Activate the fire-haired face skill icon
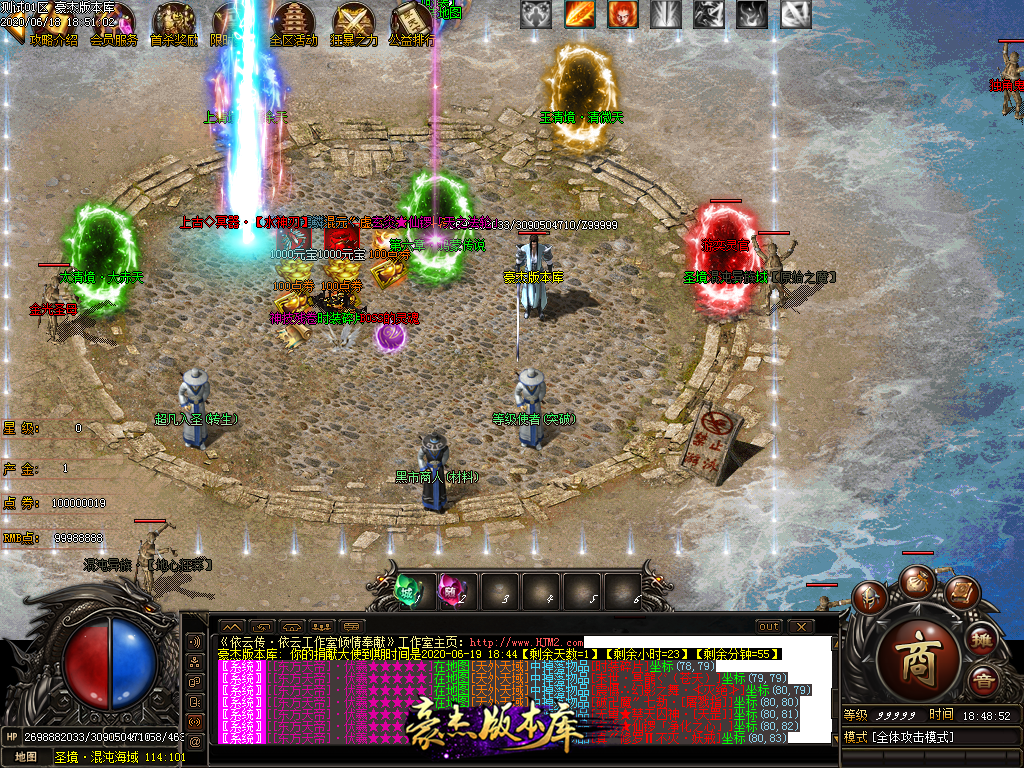 (x=623, y=14)
